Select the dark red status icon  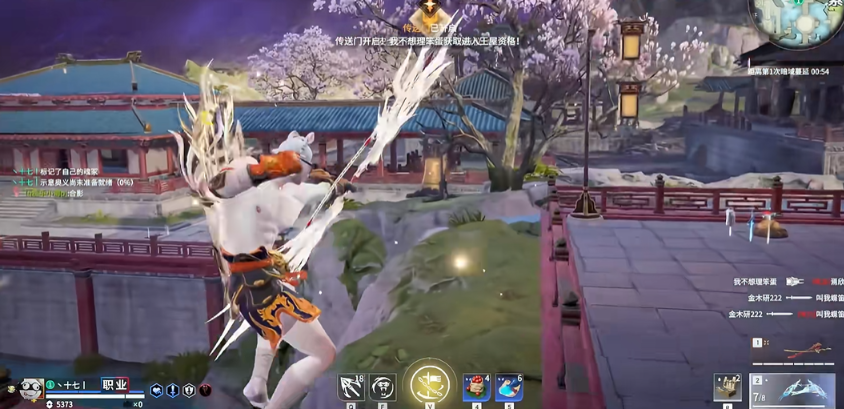[205, 390]
